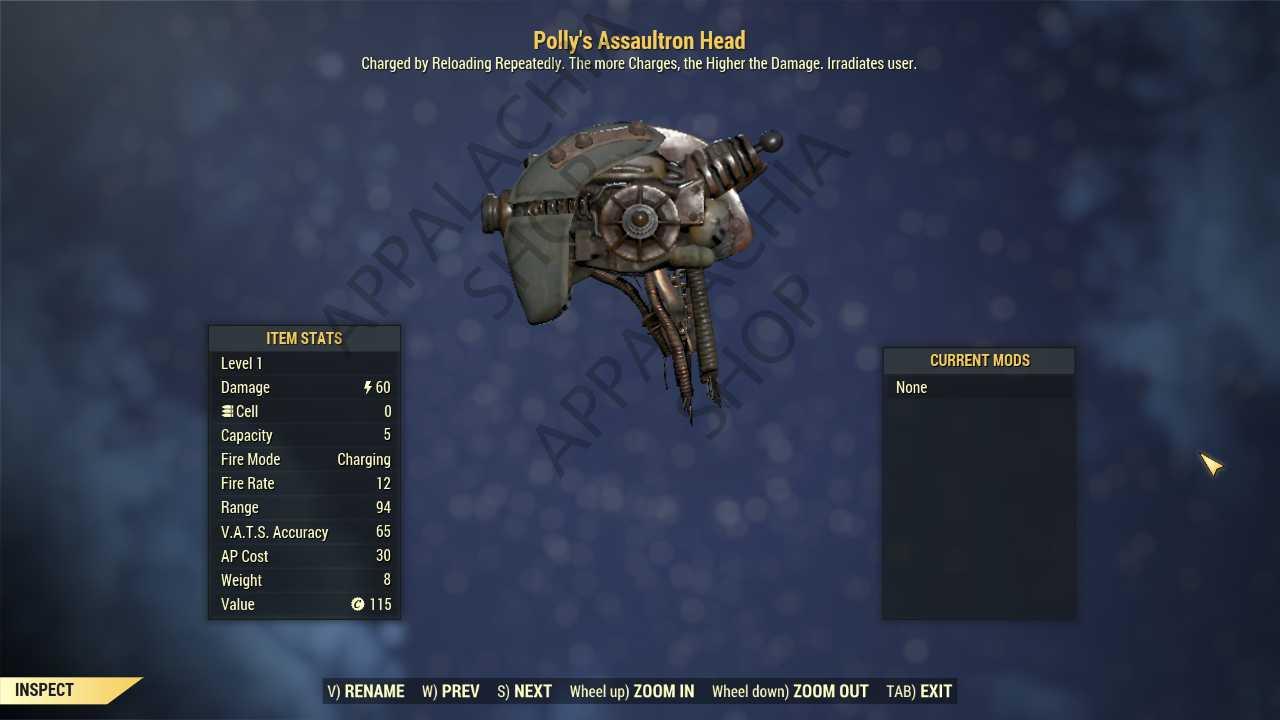Image resolution: width=1280 pixels, height=720 pixels.
Task: Choose ZOOM IN on the bottom bar
Action: pos(631,691)
